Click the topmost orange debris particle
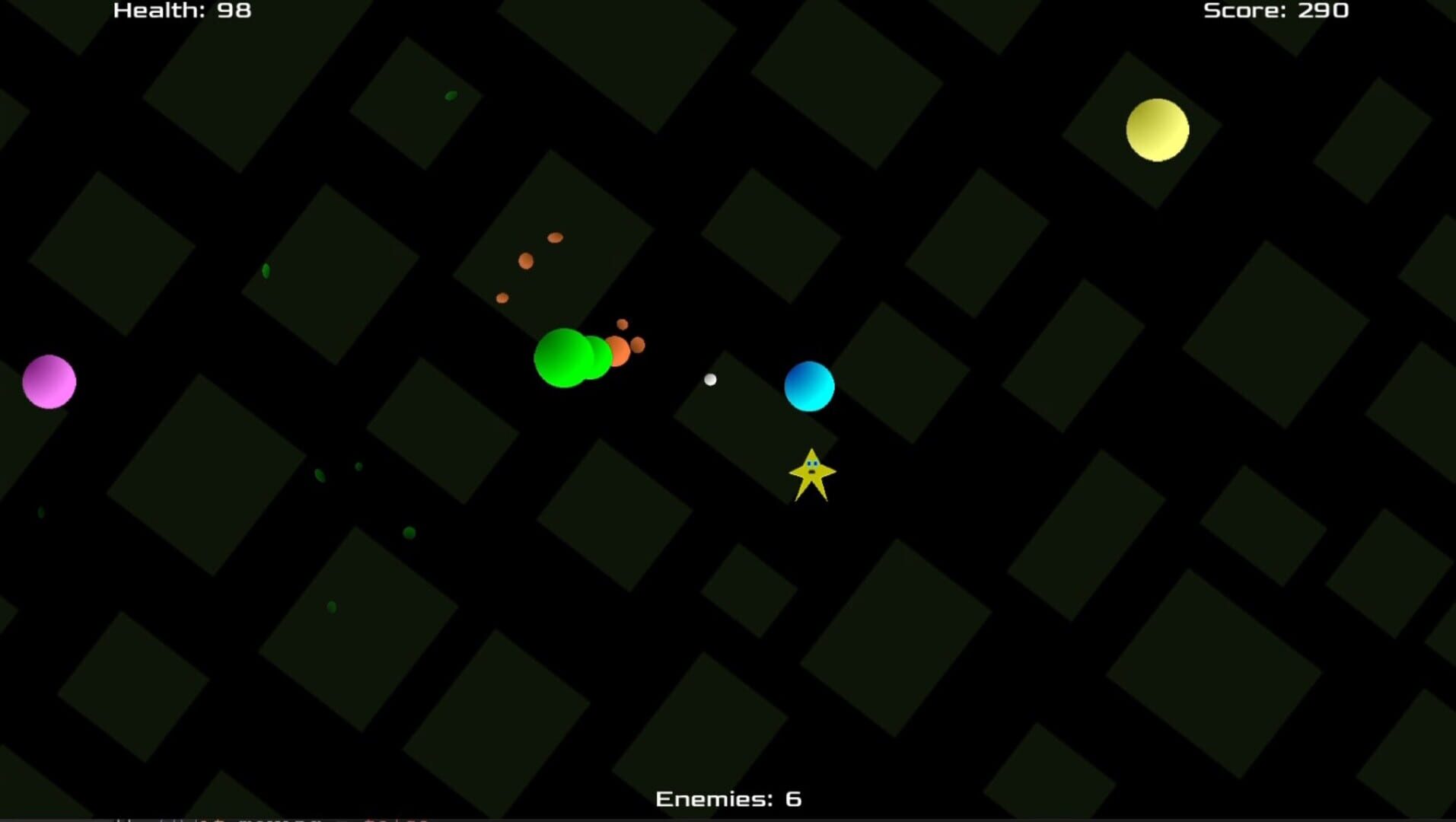 [556, 238]
